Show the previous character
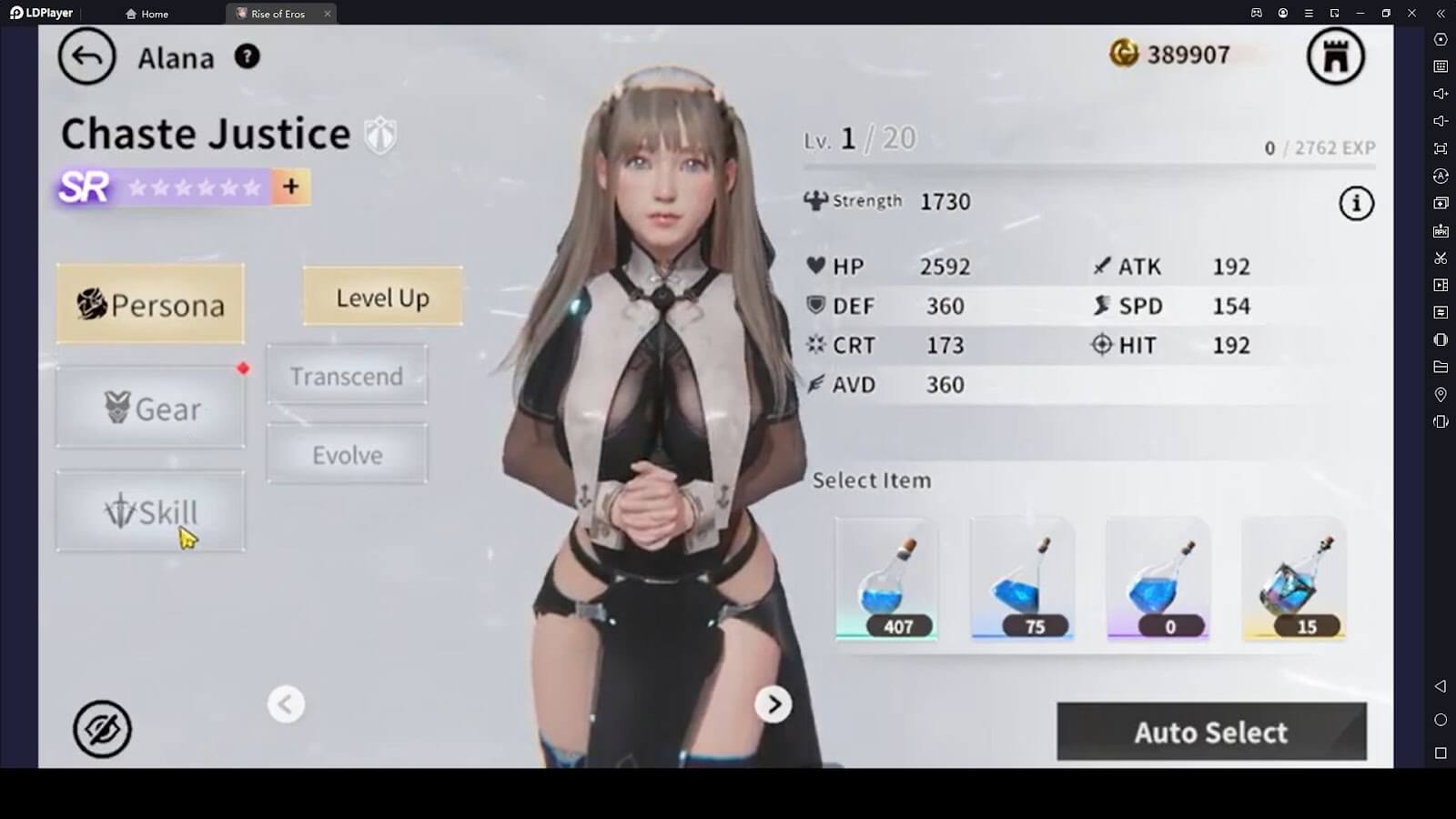The height and width of the screenshot is (819, 1456). click(x=286, y=703)
